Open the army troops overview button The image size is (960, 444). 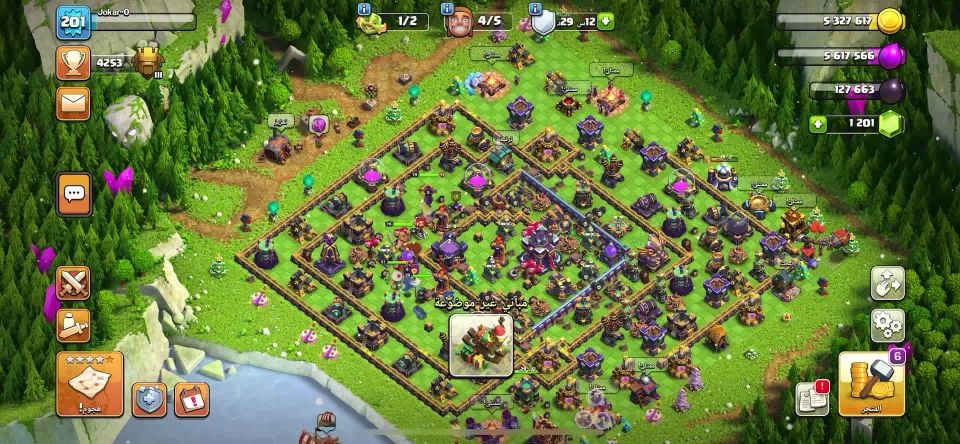74,324
